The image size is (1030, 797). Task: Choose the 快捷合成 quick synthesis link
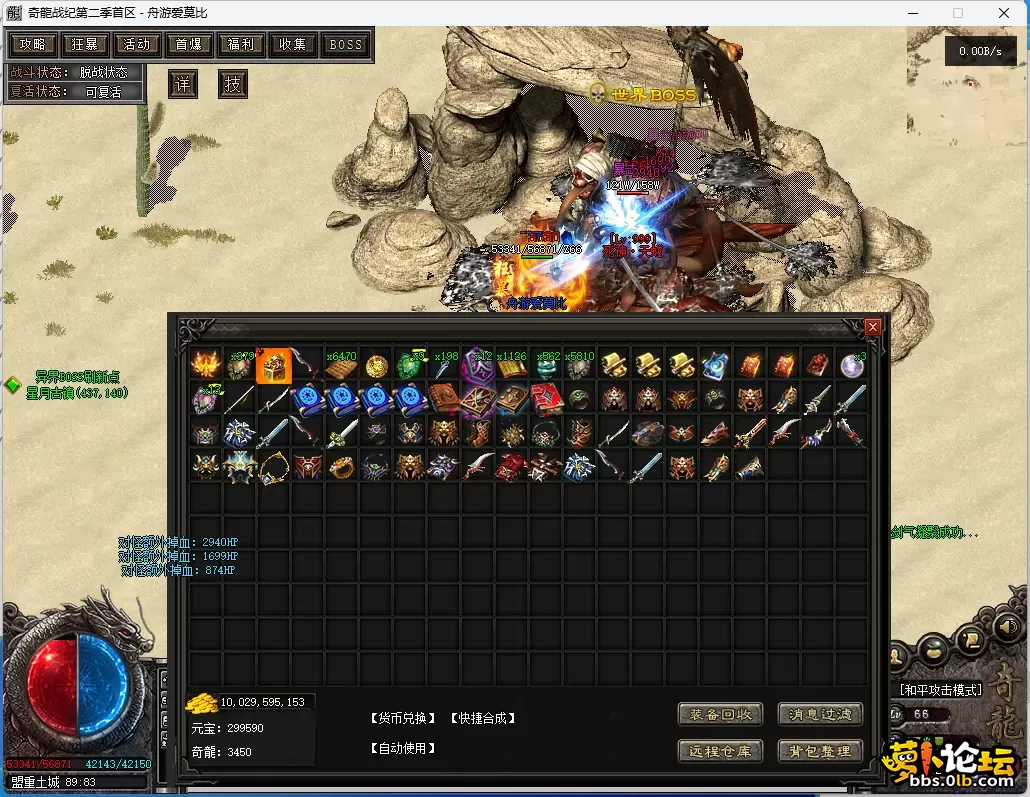tap(483, 718)
